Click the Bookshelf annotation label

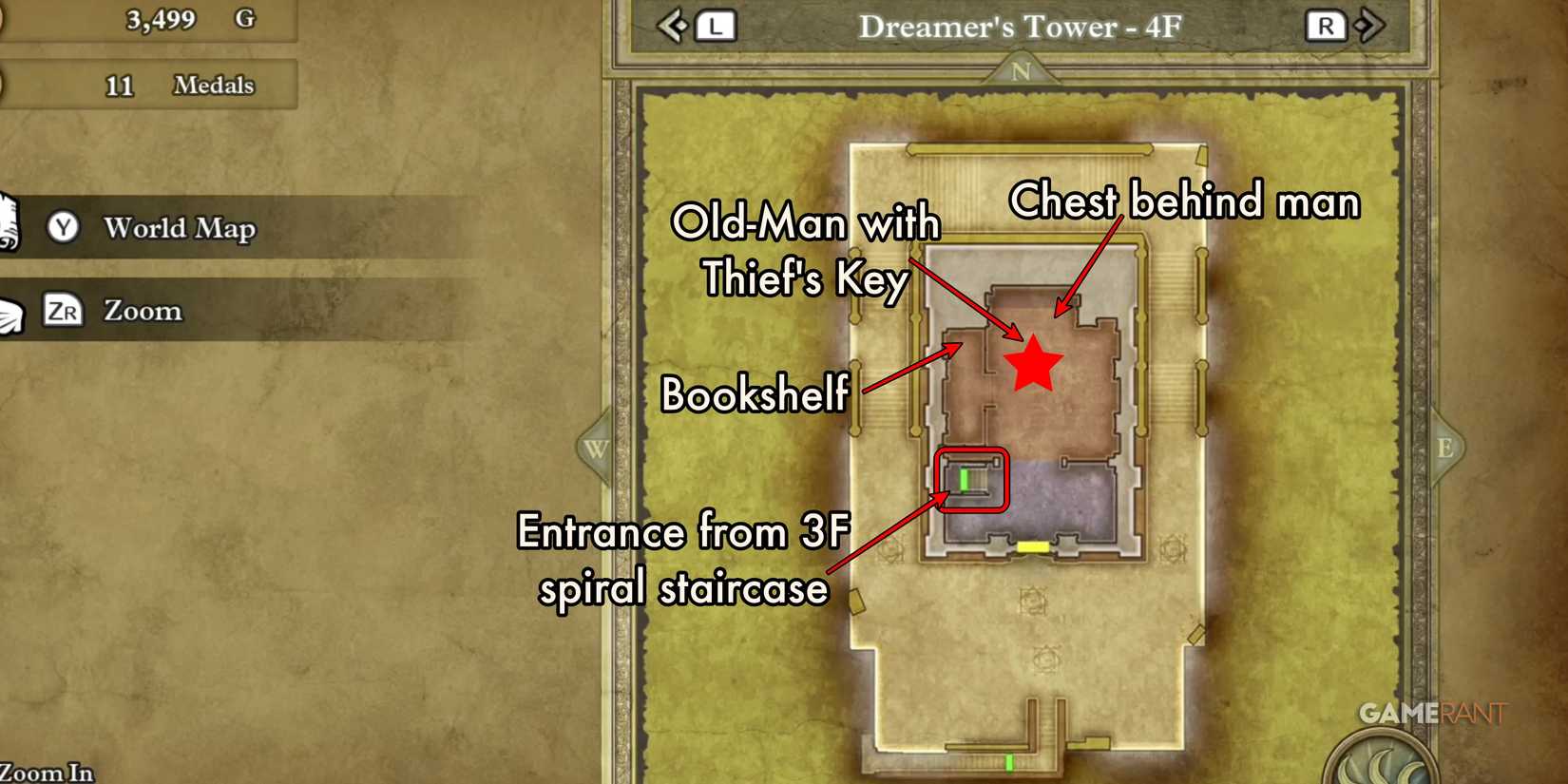click(755, 394)
